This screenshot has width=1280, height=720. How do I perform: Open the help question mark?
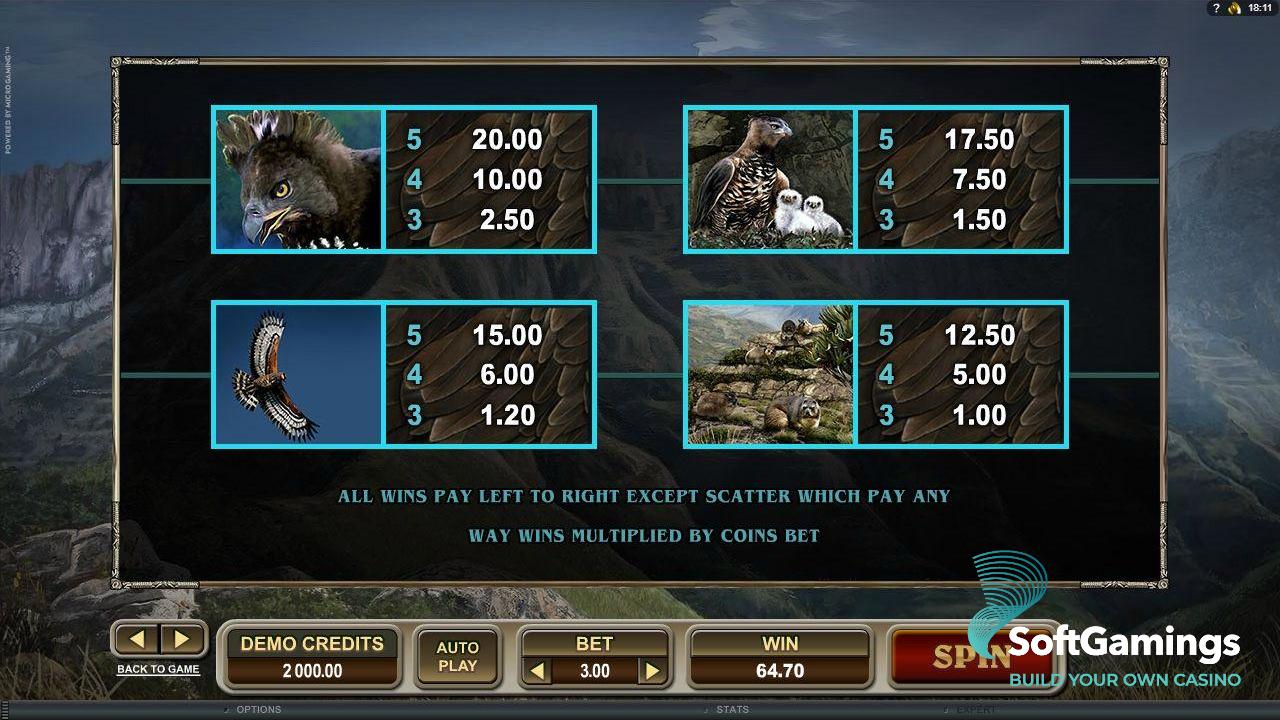point(1216,8)
